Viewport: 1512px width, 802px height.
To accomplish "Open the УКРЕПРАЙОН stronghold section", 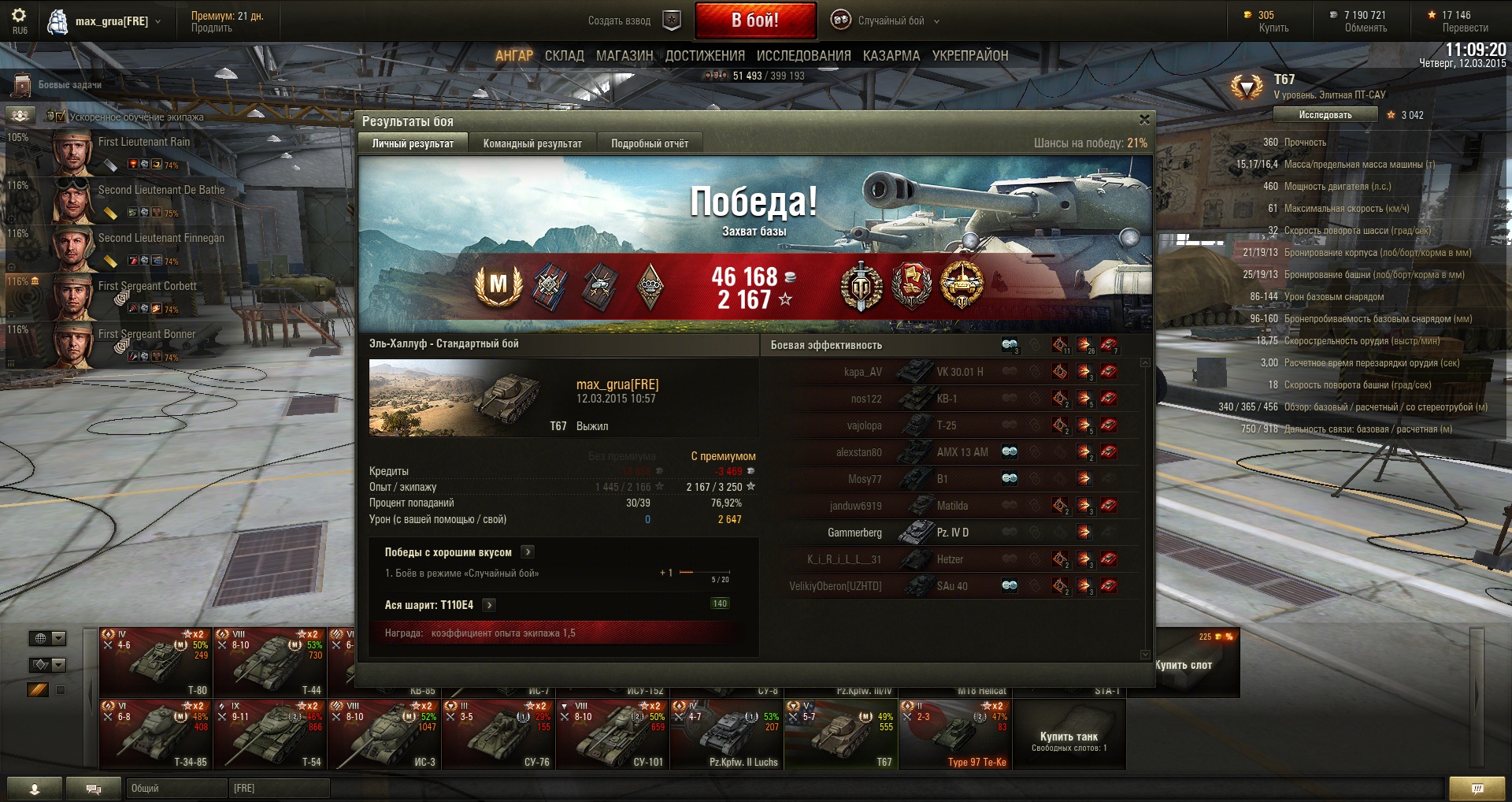I will tap(970, 56).
